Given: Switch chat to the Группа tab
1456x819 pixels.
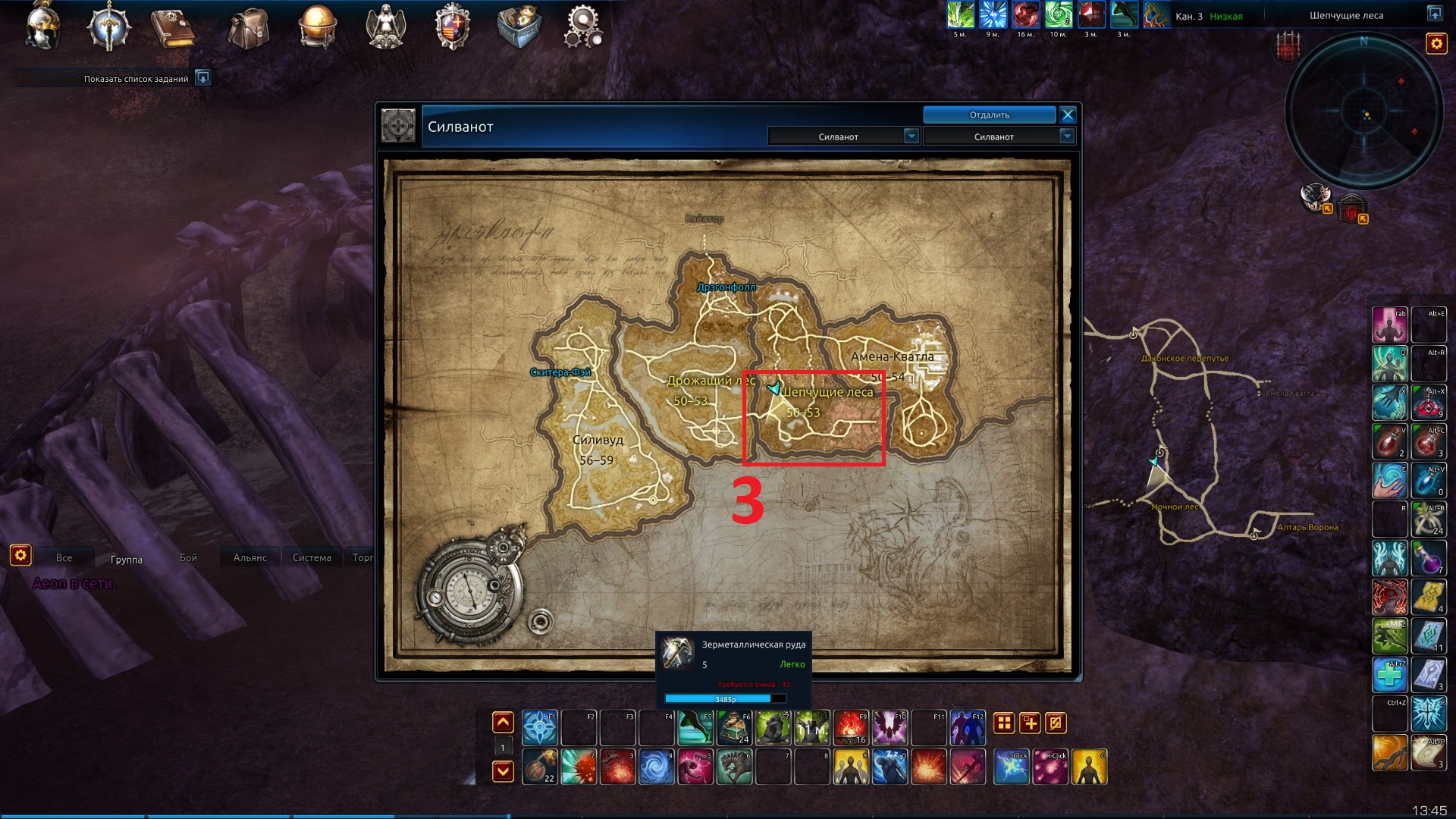Looking at the screenshot, I should click(126, 560).
